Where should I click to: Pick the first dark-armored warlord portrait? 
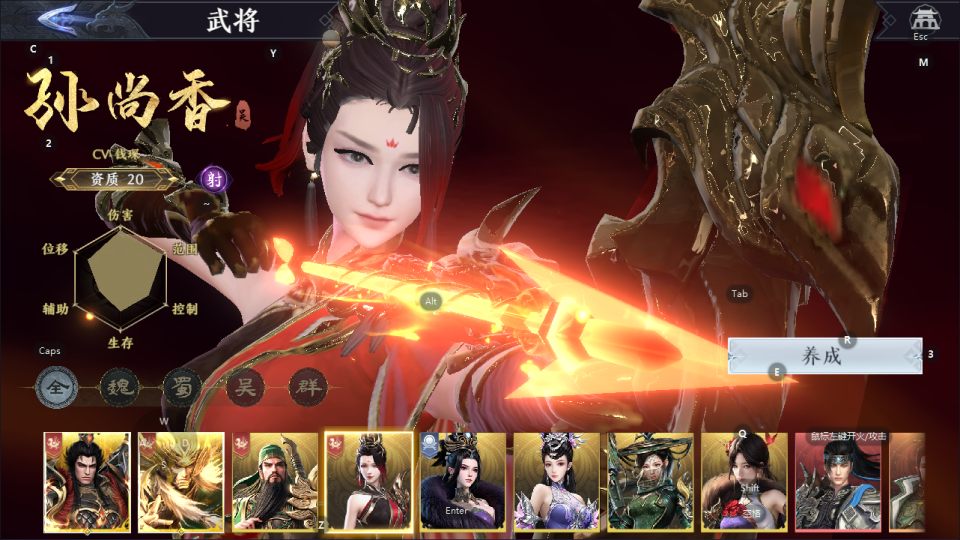coord(87,481)
